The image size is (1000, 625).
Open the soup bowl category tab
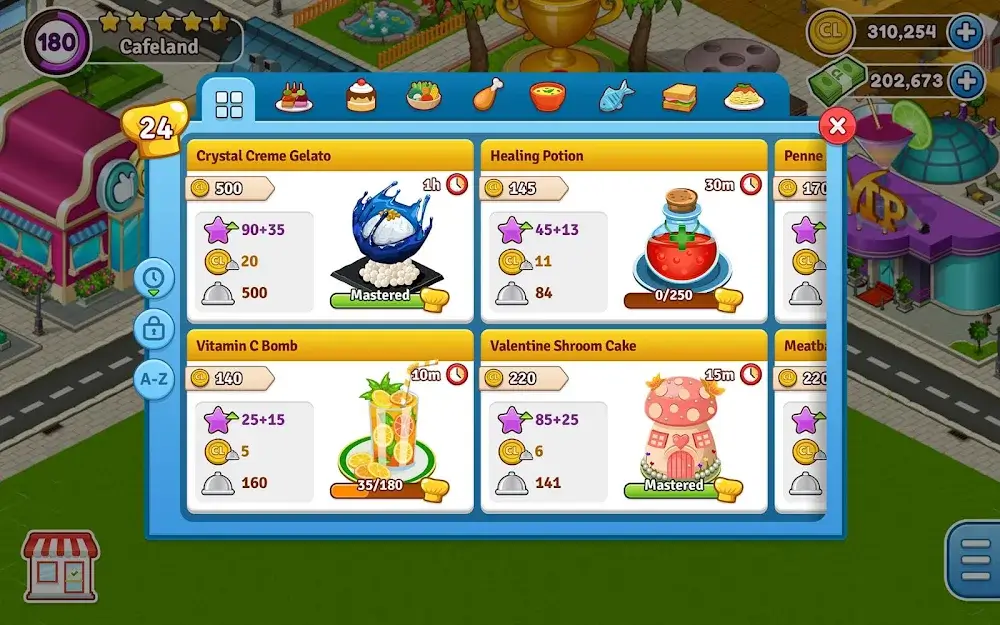click(x=548, y=96)
